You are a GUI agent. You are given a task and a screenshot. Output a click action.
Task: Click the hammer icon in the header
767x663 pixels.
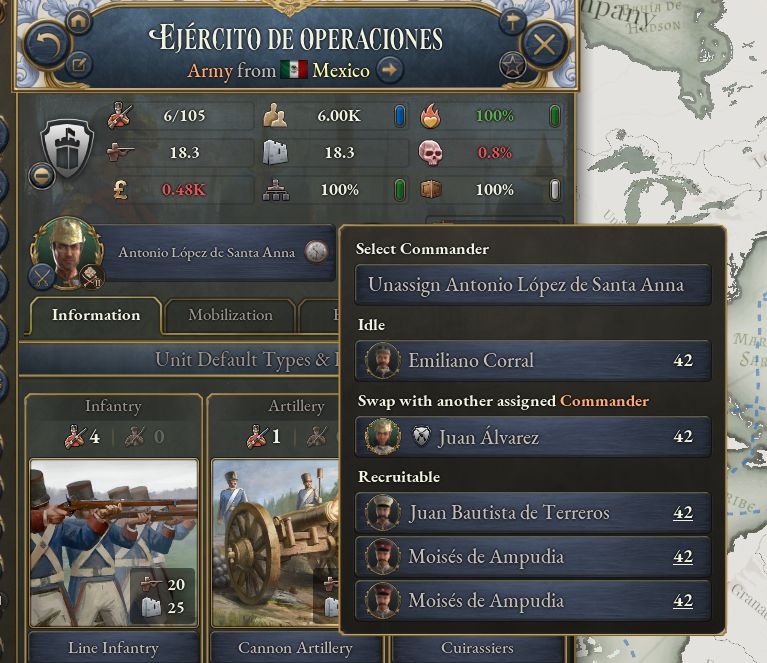click(512, 22)
